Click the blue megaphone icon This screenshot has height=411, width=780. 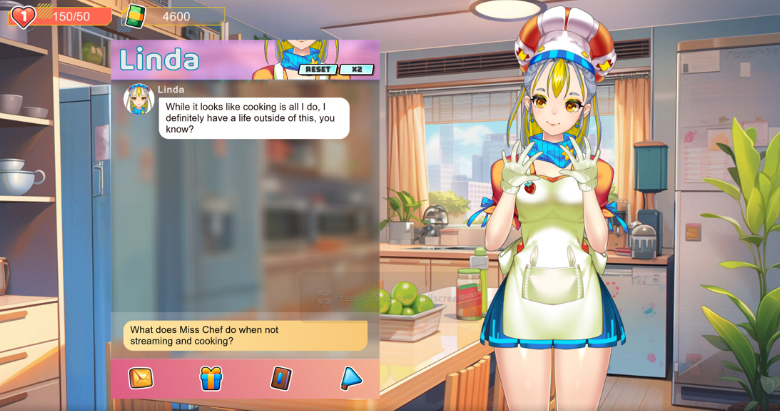350,378
